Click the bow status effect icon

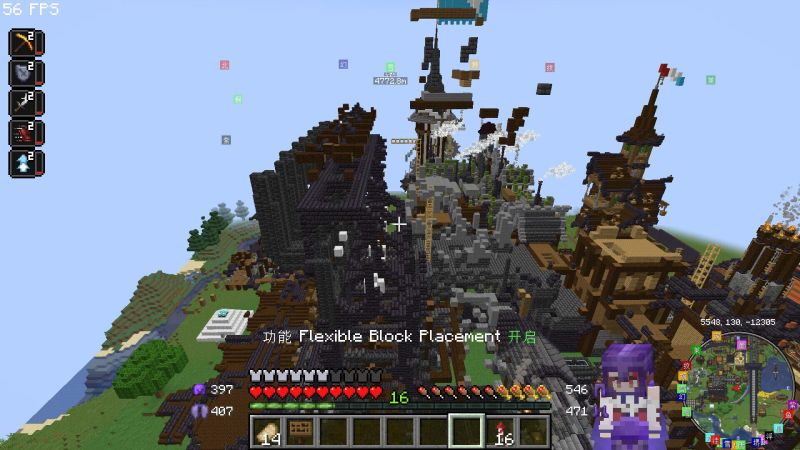[23, 43]
